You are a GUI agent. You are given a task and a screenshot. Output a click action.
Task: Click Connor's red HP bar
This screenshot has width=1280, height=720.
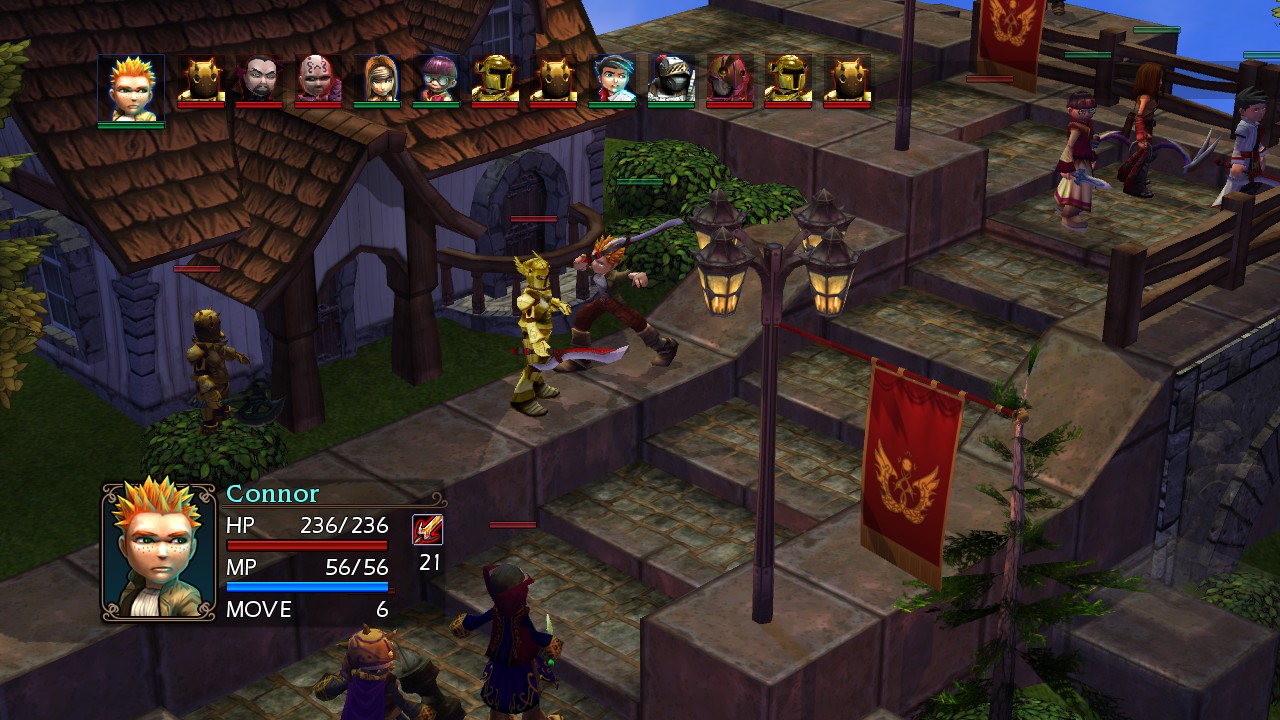(310, 546)
